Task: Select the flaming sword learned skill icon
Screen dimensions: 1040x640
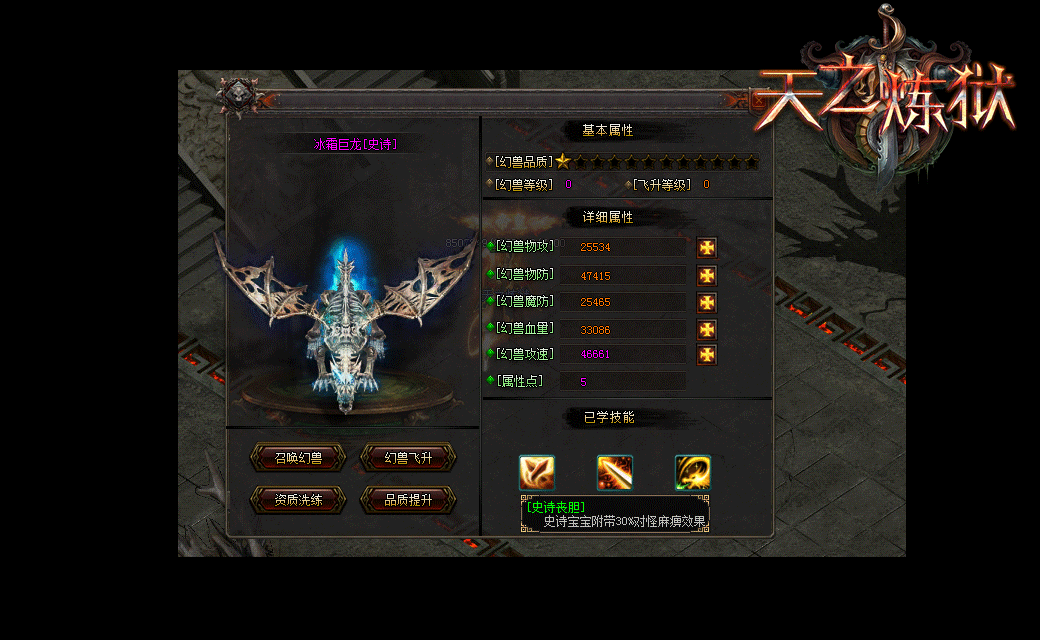Action: 615,472
